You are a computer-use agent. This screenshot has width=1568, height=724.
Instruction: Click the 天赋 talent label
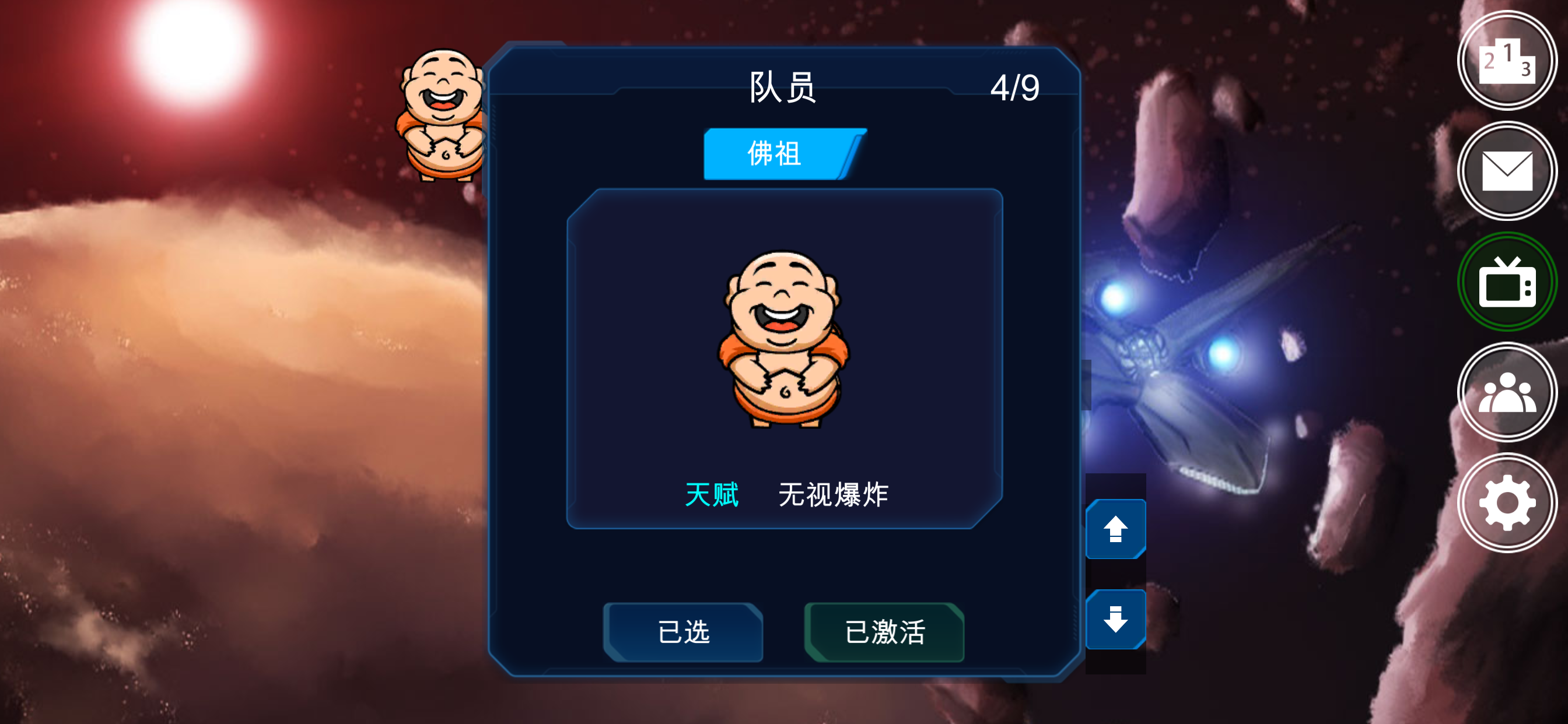point(713,494)
